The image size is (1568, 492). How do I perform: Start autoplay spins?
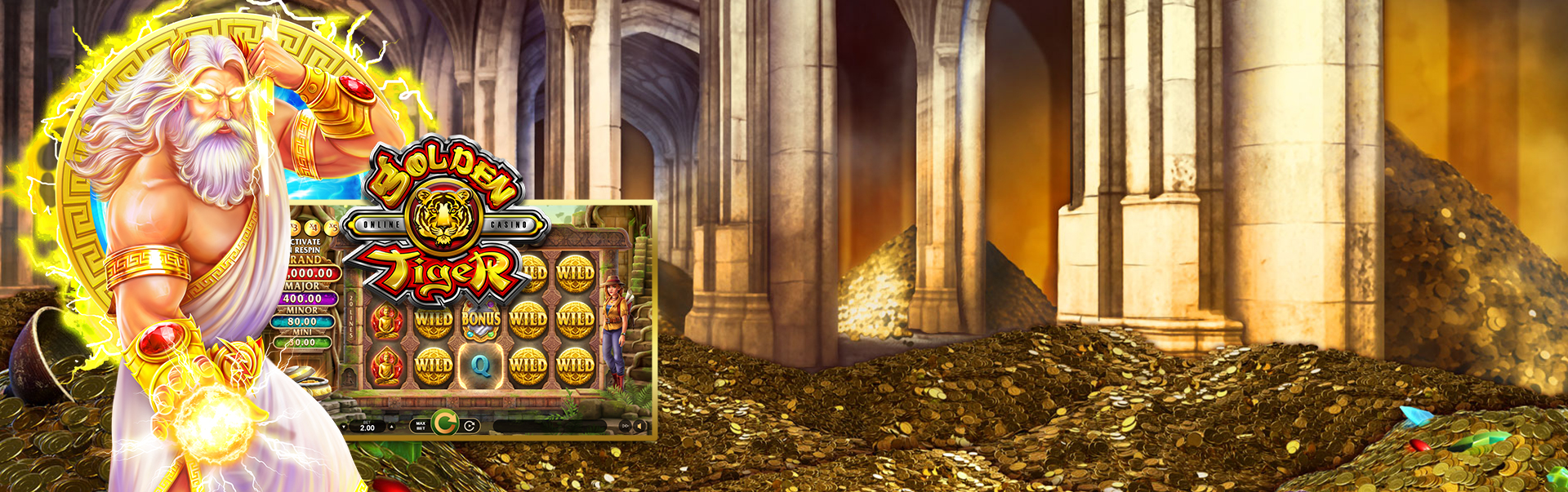tap(470, 425)
